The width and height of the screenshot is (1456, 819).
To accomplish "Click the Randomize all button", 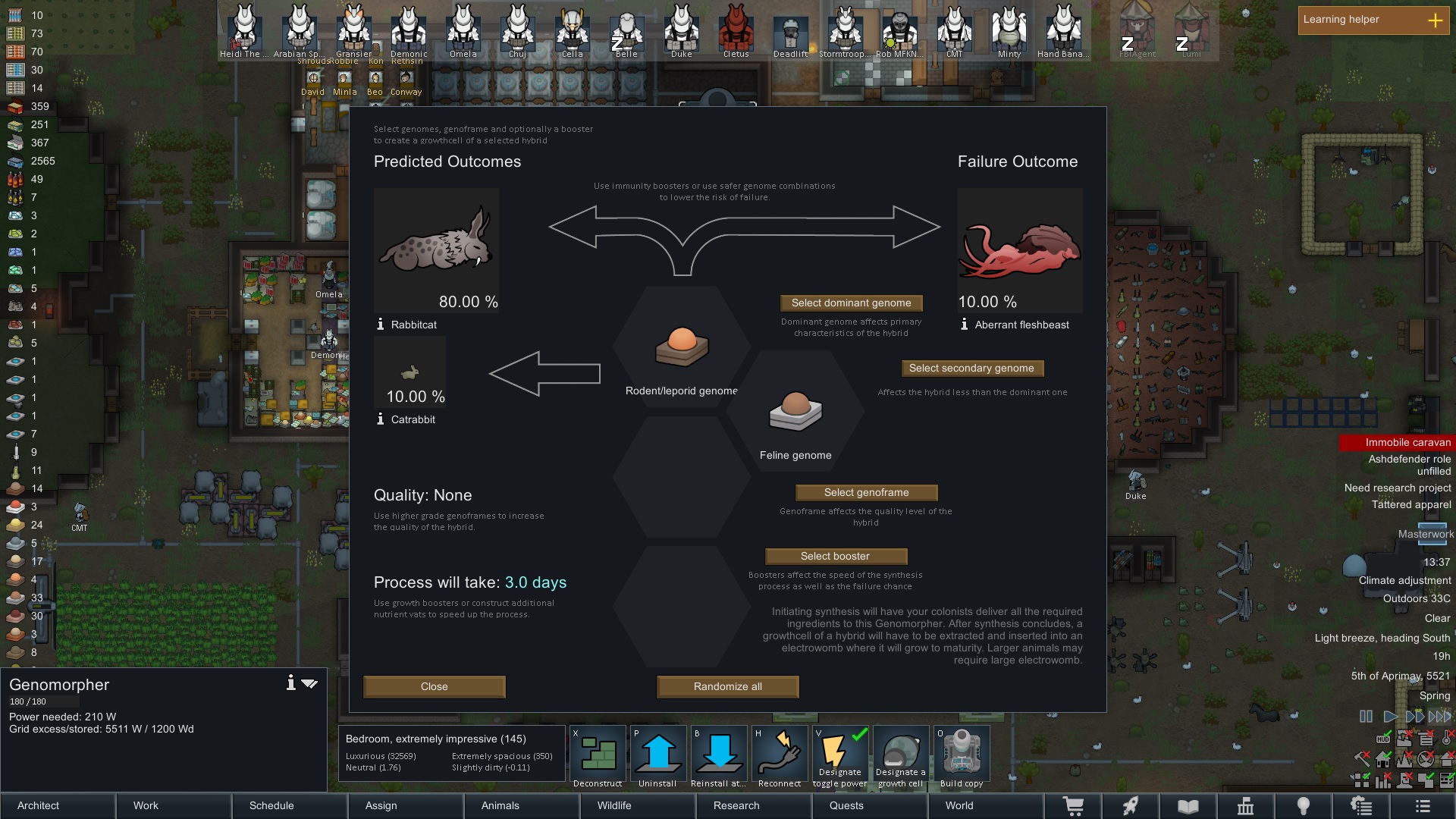I will point(726,686).
